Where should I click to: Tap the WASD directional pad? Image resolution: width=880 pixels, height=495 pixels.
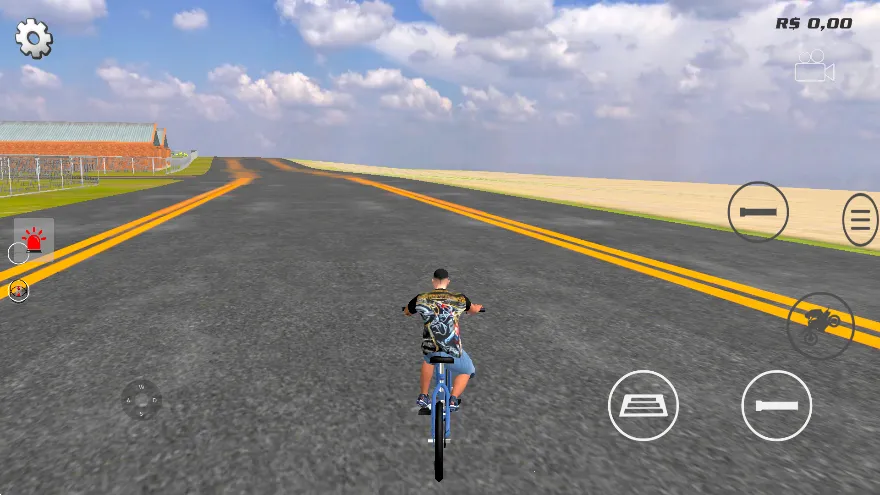pyautogui.click(x=141, y=399)
